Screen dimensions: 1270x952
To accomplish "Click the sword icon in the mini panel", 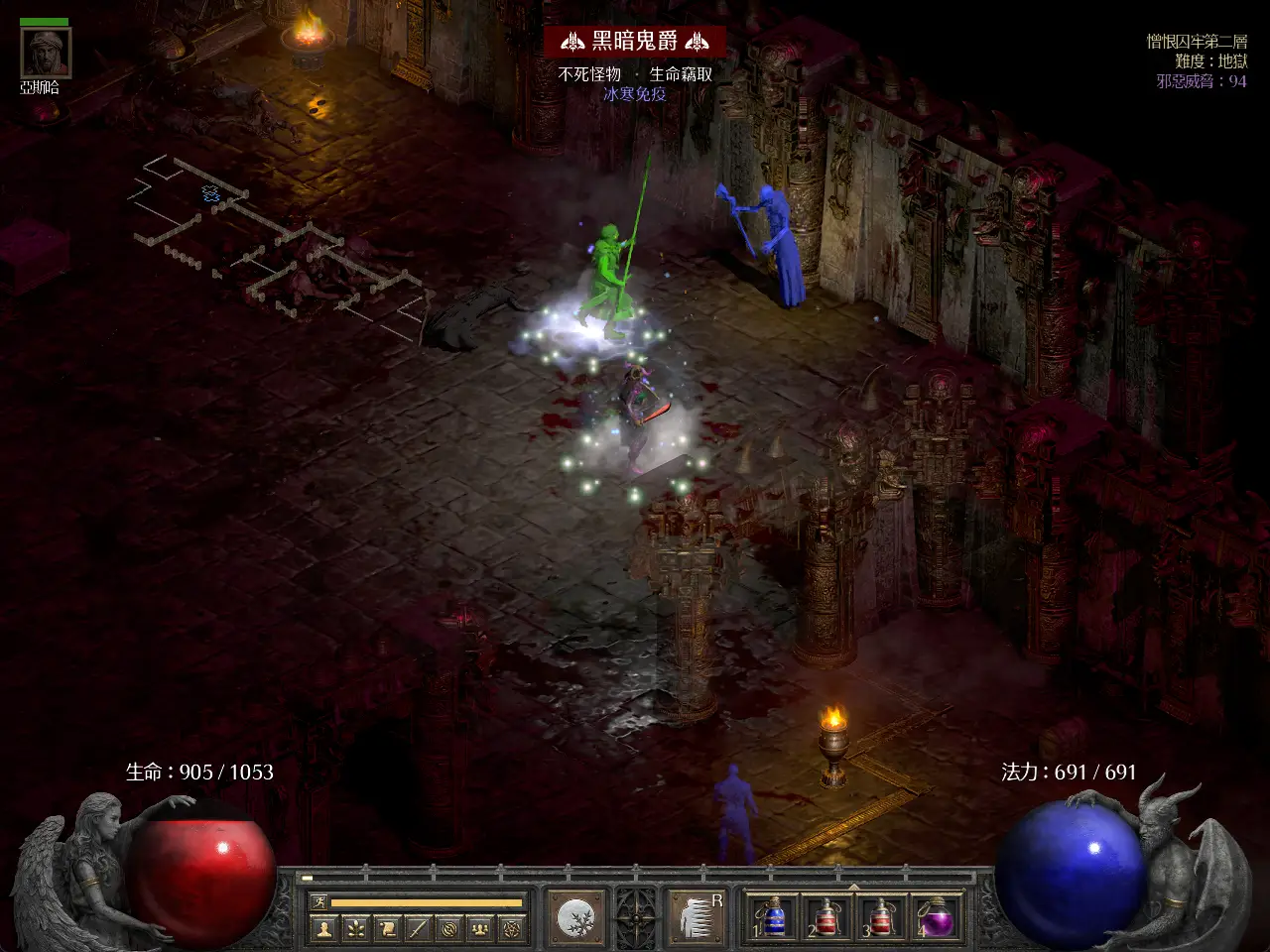I will [x=418, y=929].
